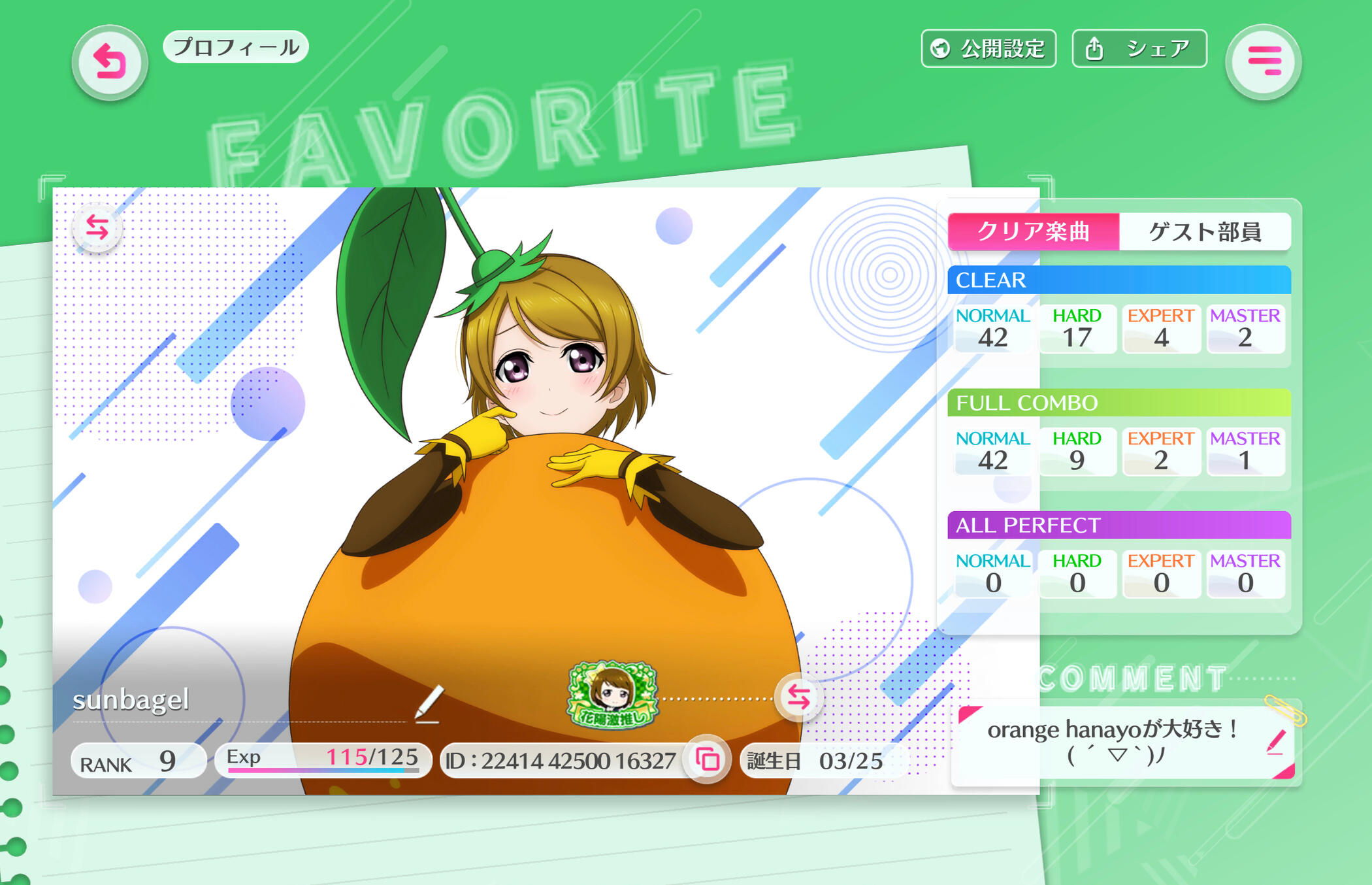Change the favorite card illustration
The height and width of the screenshot is (885, 1372).
[97, 227]
